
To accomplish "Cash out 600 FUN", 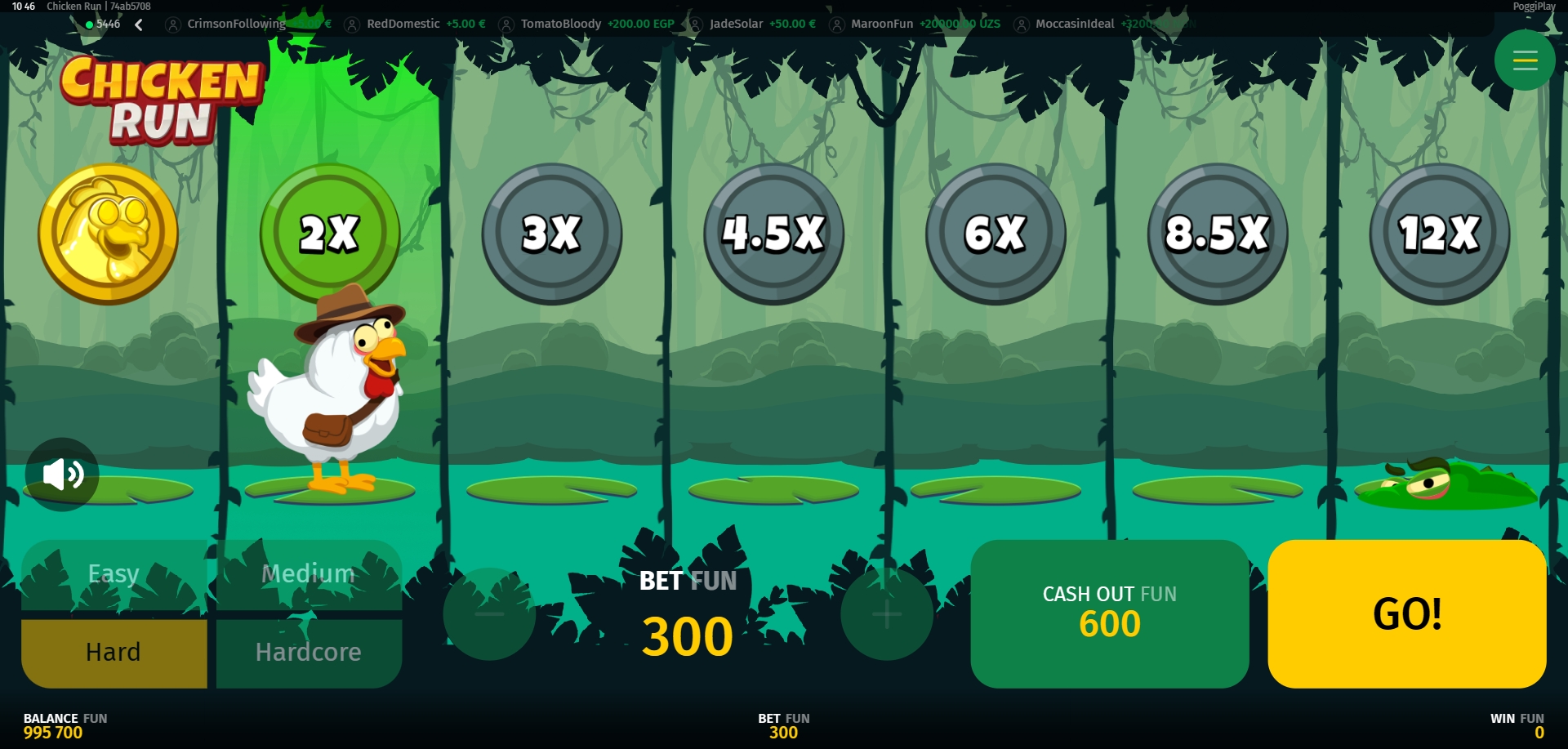I will (1109, 613).
